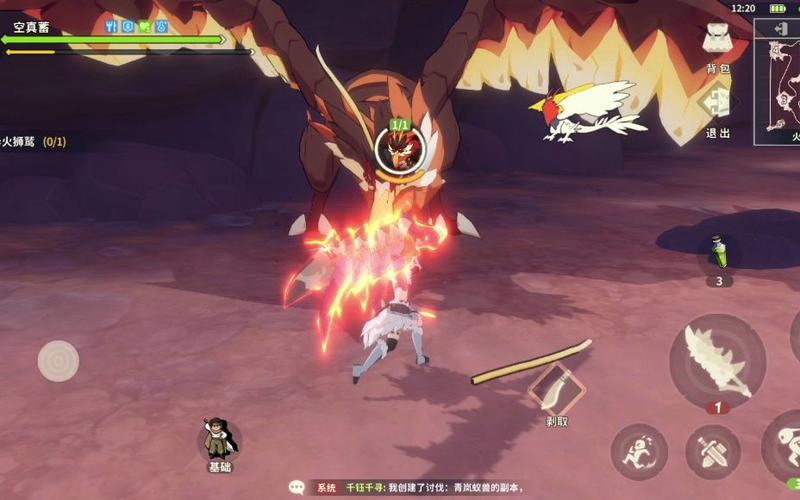Tap the virtual joystick circle
Screen dimensions: 800x500
(x=58, y=361)
